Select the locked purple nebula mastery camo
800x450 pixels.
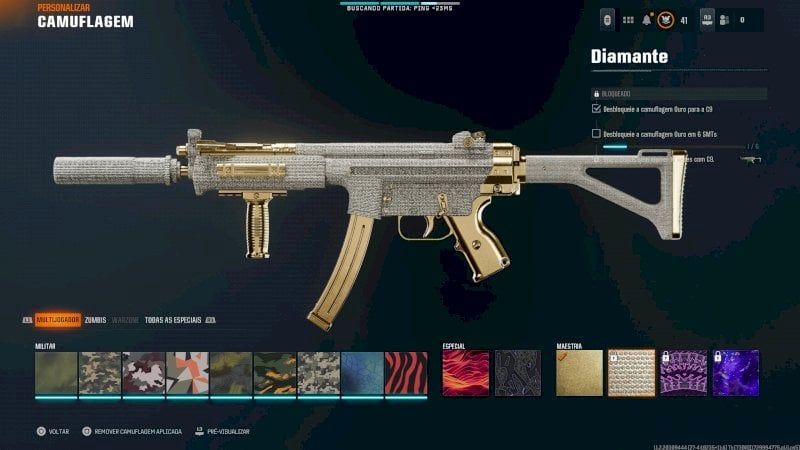tap(736, 372)
